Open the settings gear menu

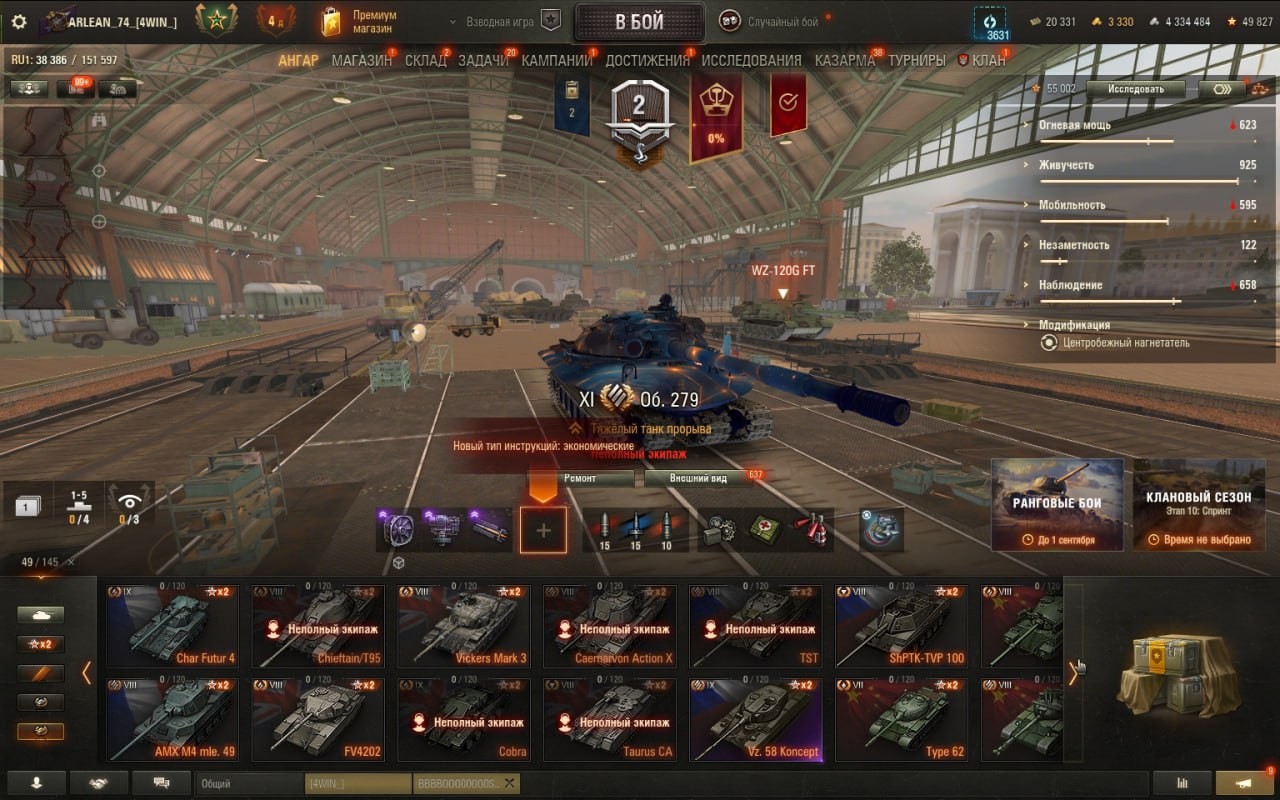(x=19, y=21)
